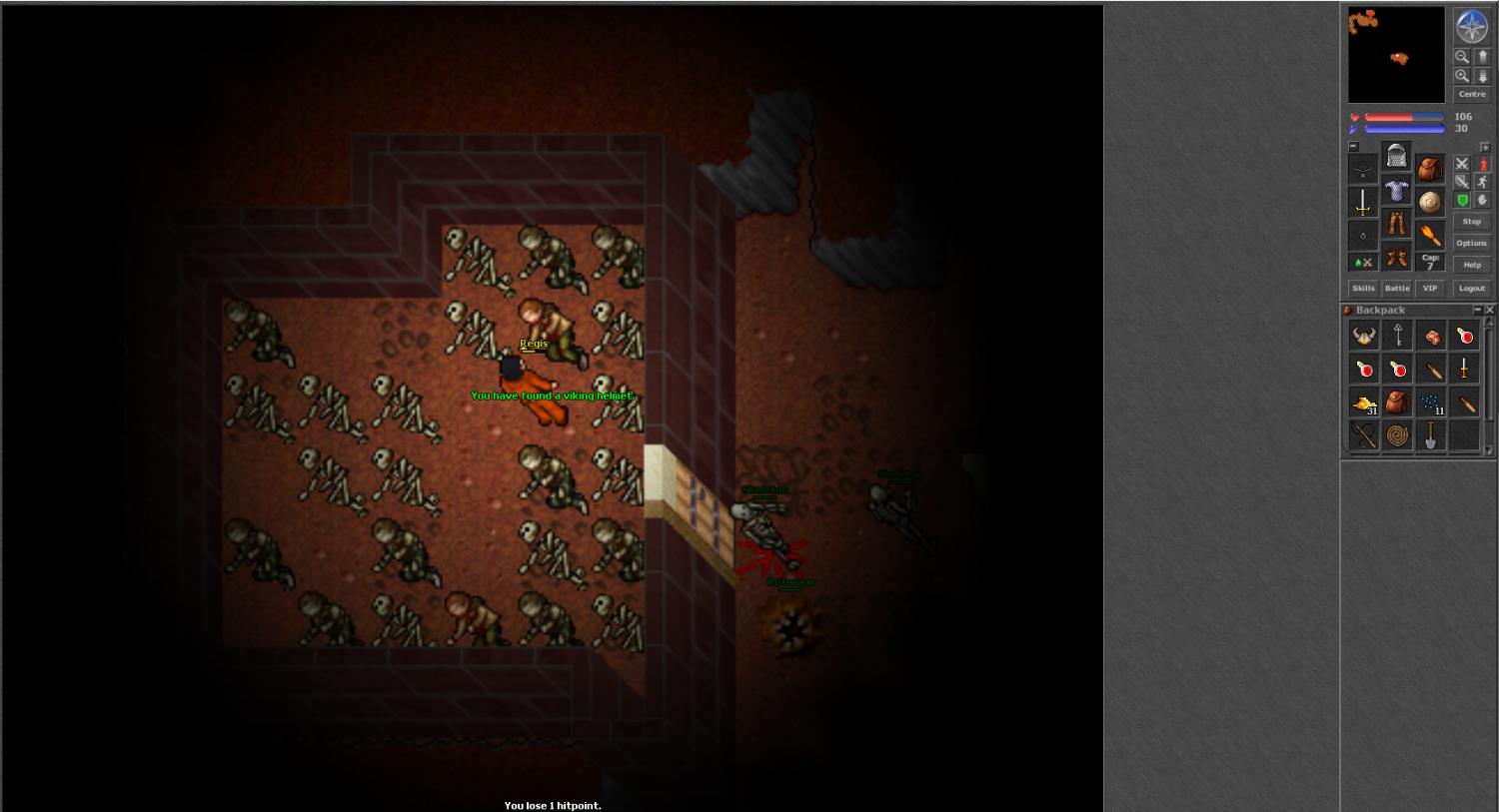Viewport: 1499px width, 812px height.
Task: Select the viking helmet in backpack
Action: [x=1364, y=337]
